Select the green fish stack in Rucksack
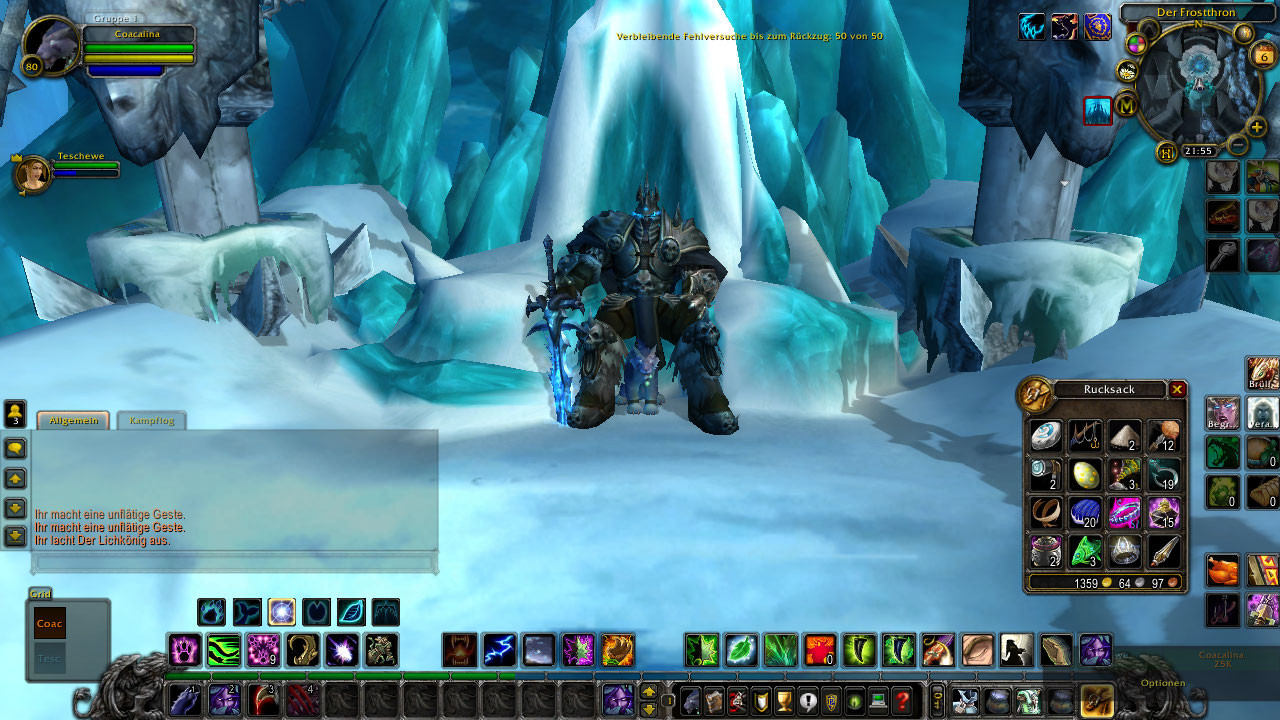1280x720 pixels. pos(1085,551)
